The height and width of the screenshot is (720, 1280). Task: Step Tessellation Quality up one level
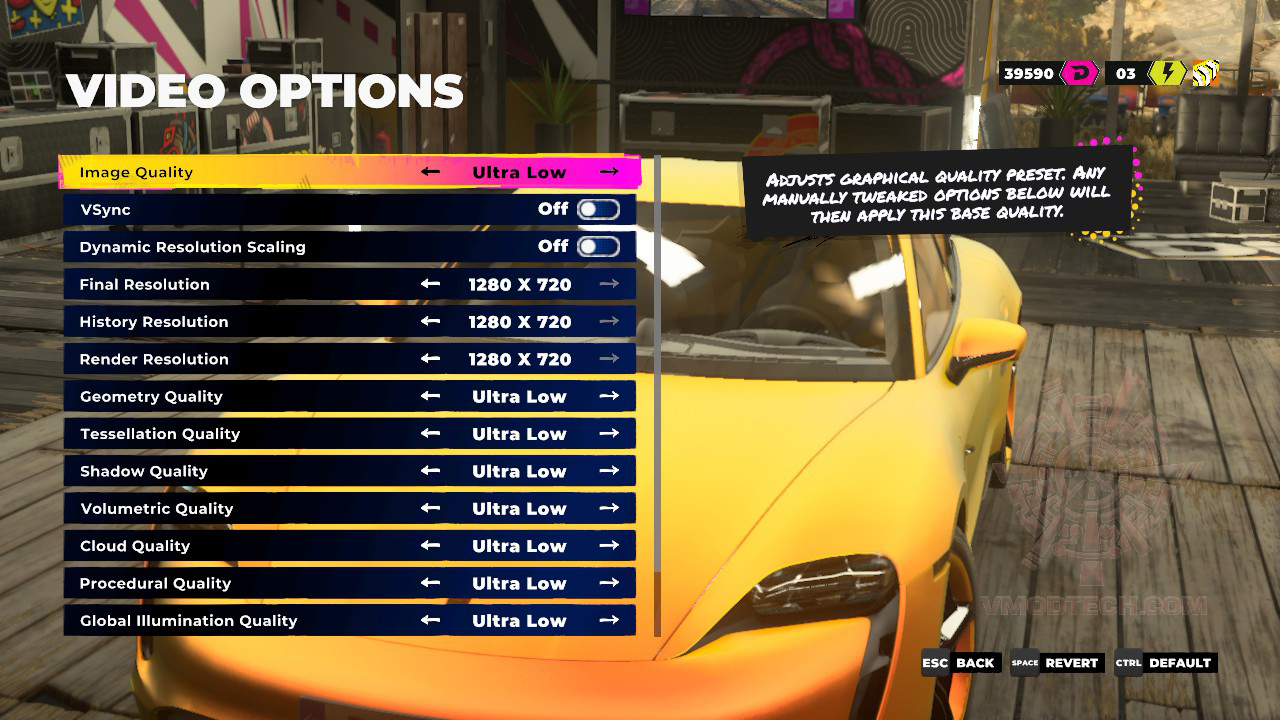(609, 434)
